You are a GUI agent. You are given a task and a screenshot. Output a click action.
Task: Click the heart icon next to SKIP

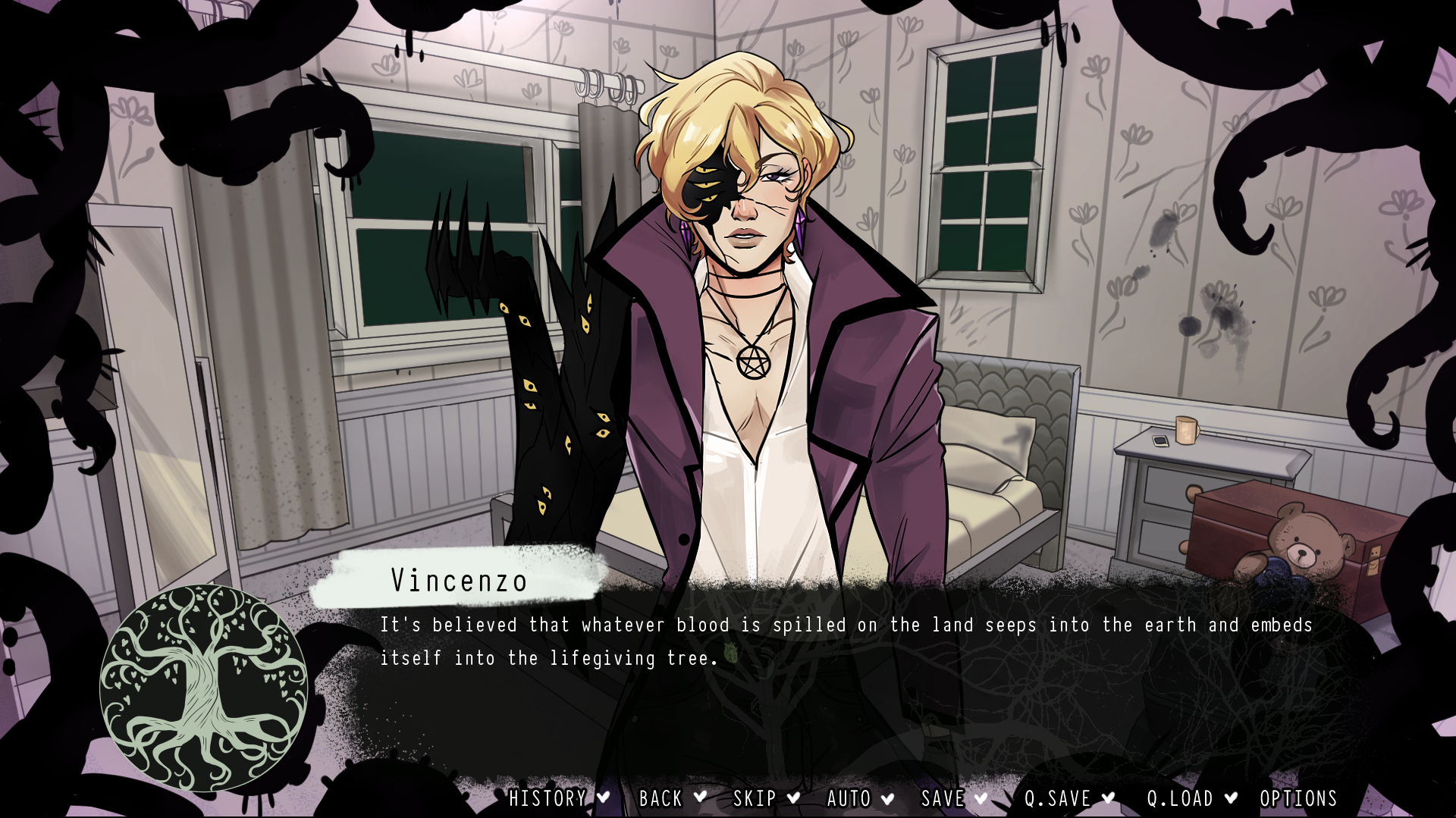[x=795, y=798]
